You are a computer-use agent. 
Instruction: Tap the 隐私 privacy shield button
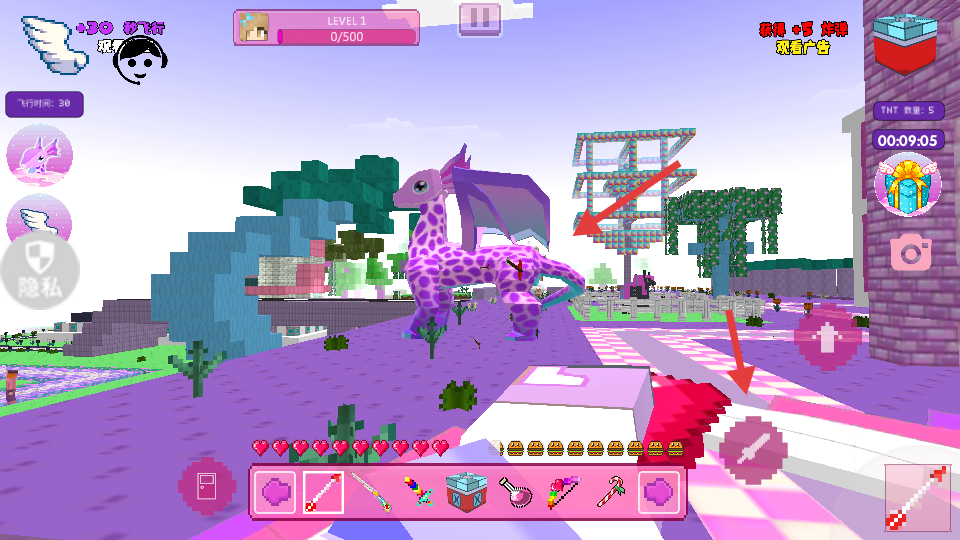click(x=39, y=271)
